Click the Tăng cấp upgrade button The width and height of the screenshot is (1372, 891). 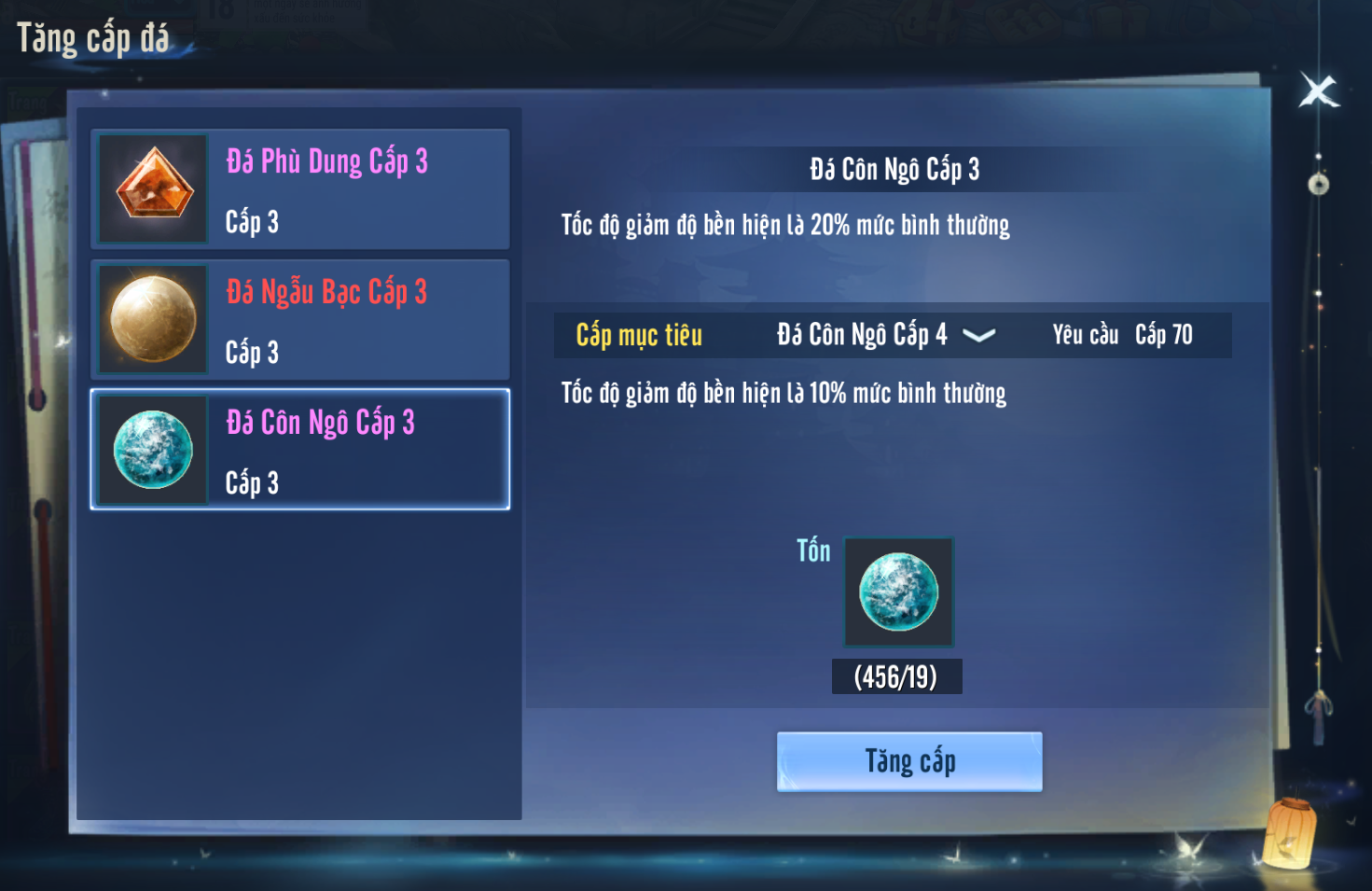point(909,761)
